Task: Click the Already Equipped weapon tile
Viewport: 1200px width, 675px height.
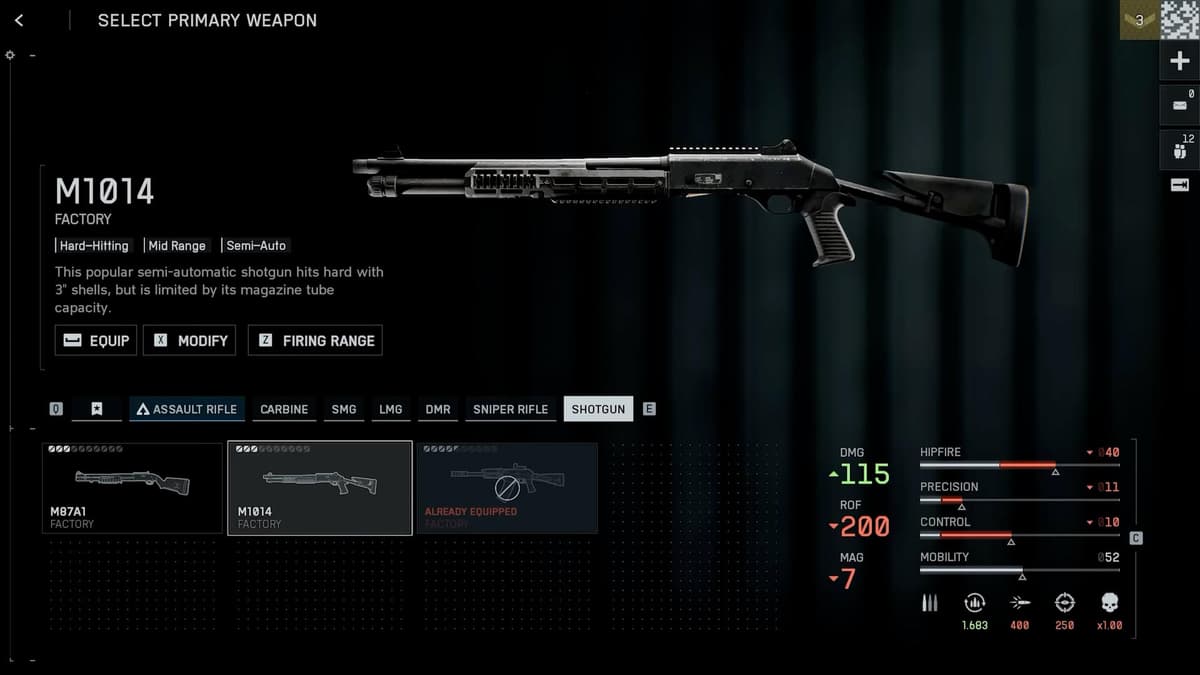Action: pos(507,488)
